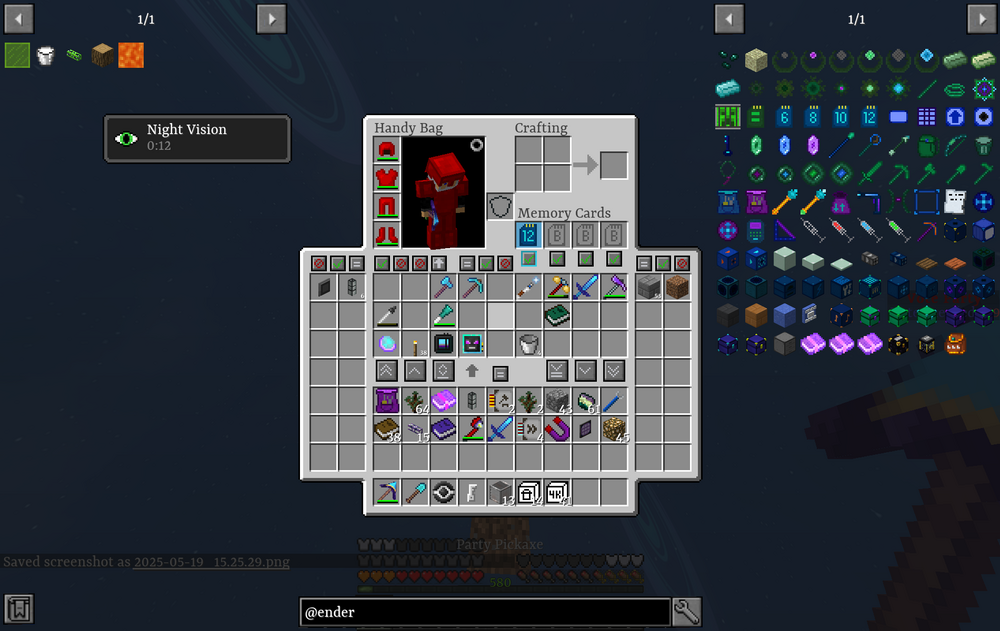Click the shield offhand slot

500,207
